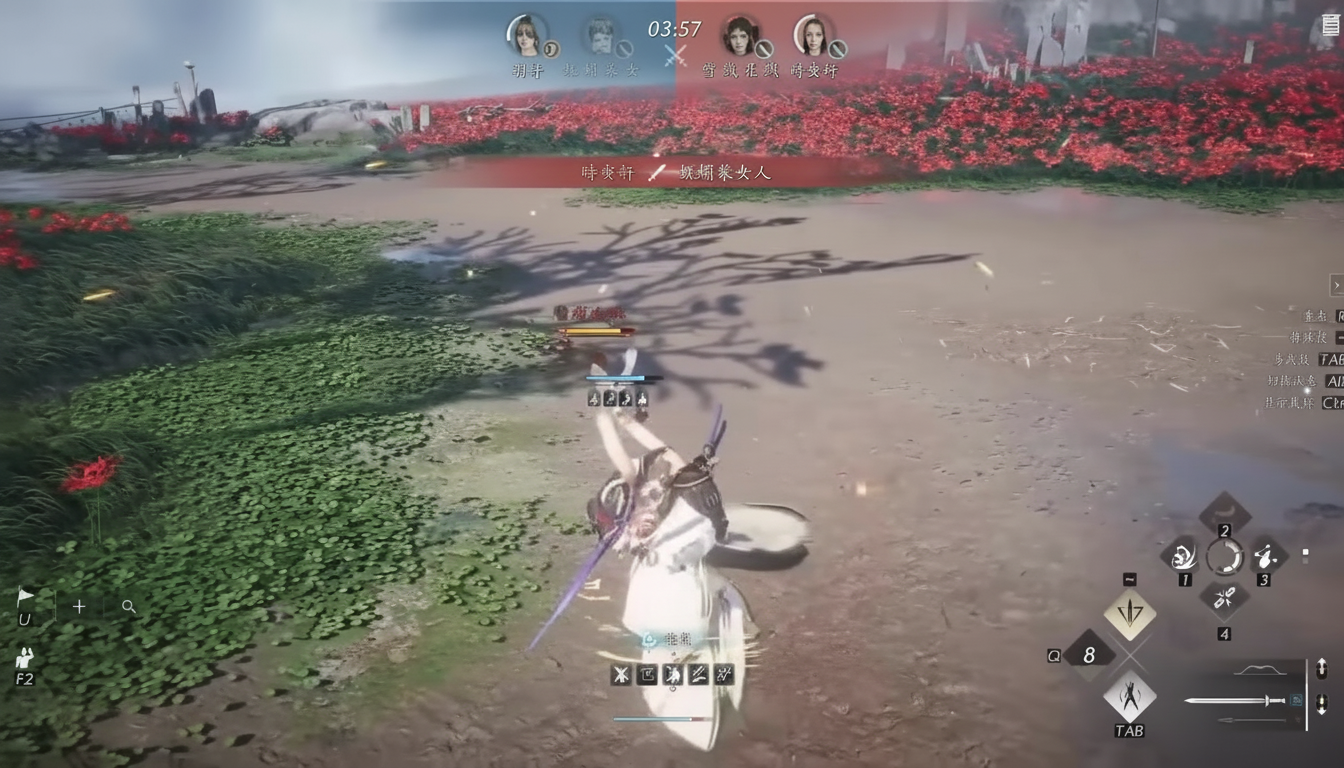Click the spear weapon slot icon
The height and width of the screenshot is (768, 1344).
click(x=1253, y=720)
